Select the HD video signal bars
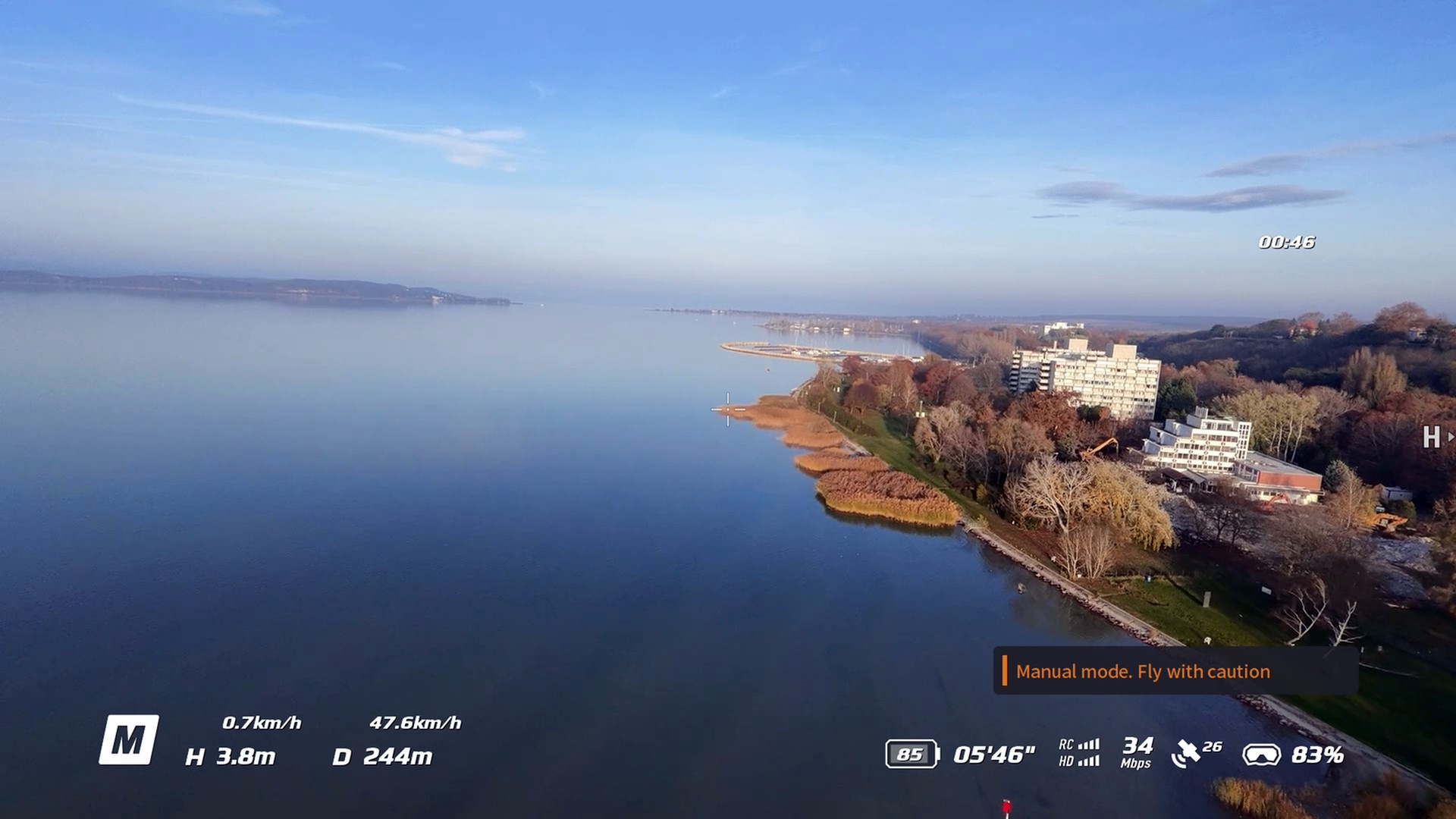1456x819 pixels. pos(1090,763)
